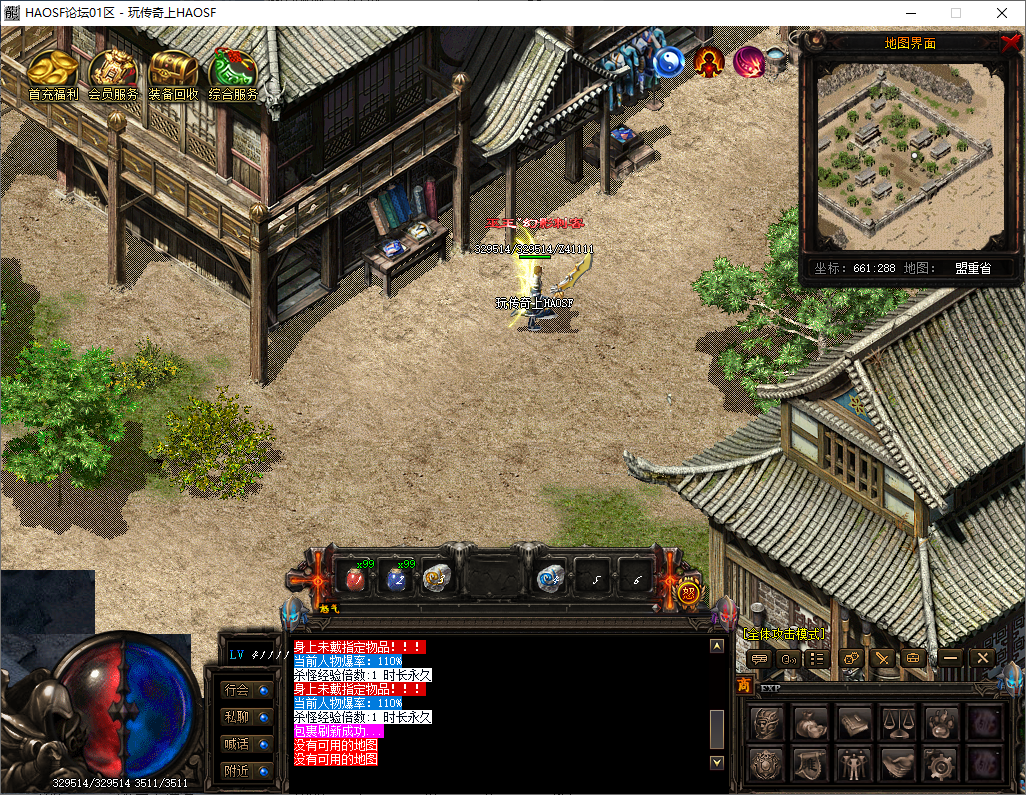Close the game window

click(1002, 13)
